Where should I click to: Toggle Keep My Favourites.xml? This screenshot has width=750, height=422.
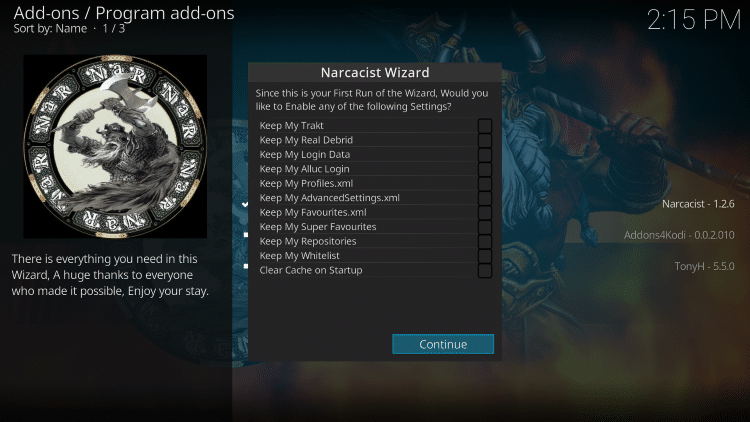(484, 212)
